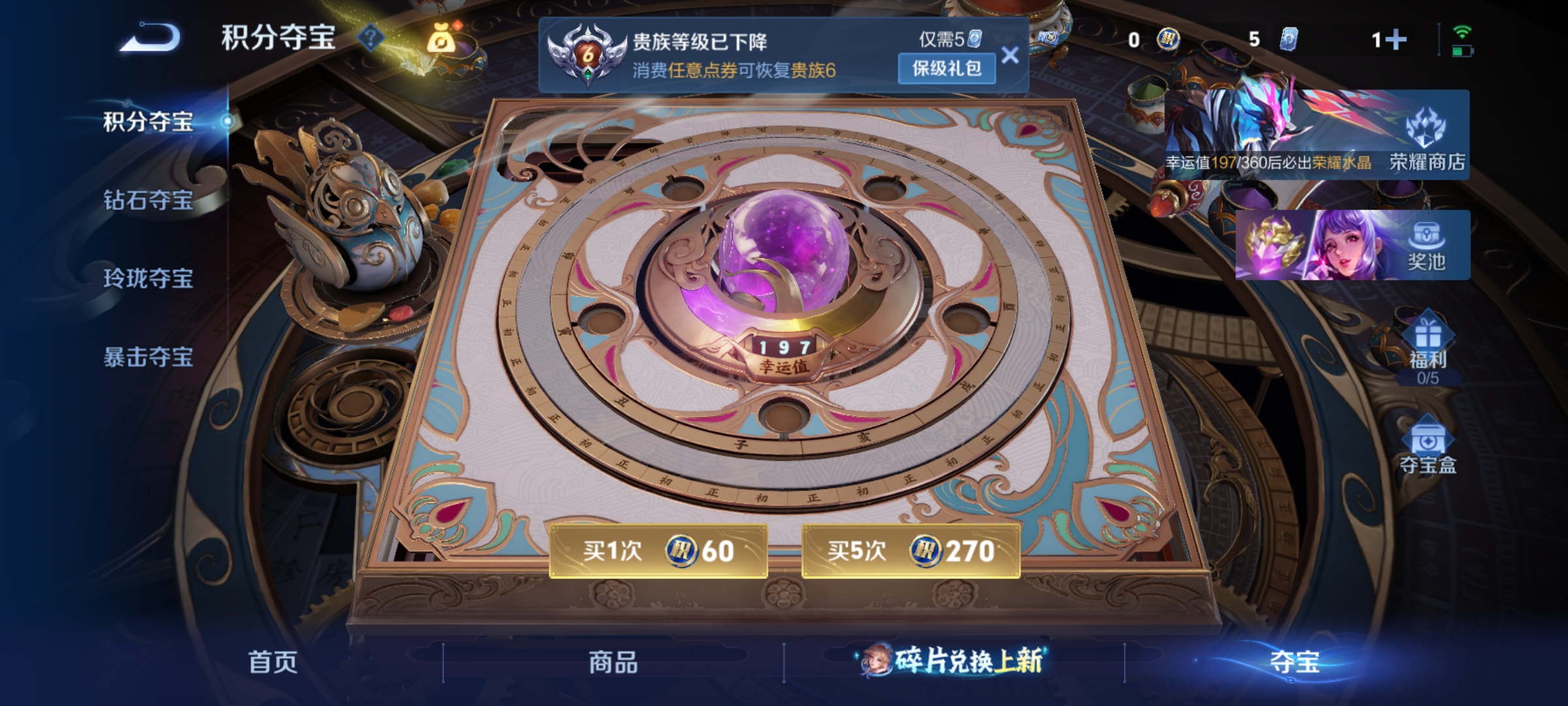1568x706 pixels.
Task: Buy one draw for 60 points
Action: [658, 552]
